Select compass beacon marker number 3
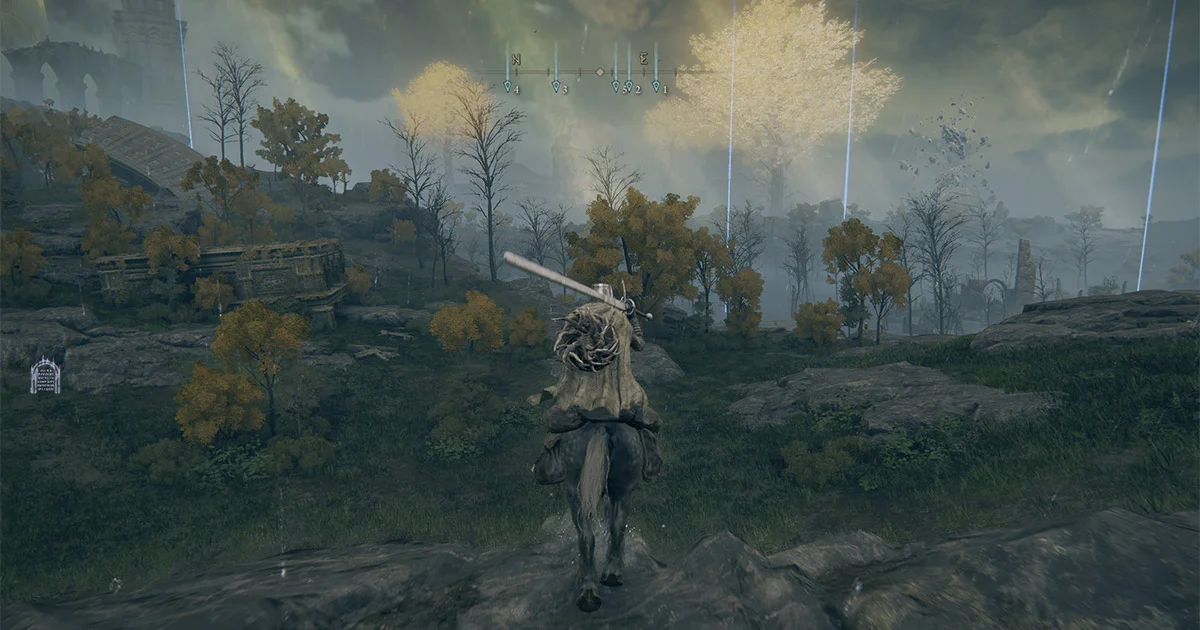This screenshot has height=630, width=1200. pos(556,87)
